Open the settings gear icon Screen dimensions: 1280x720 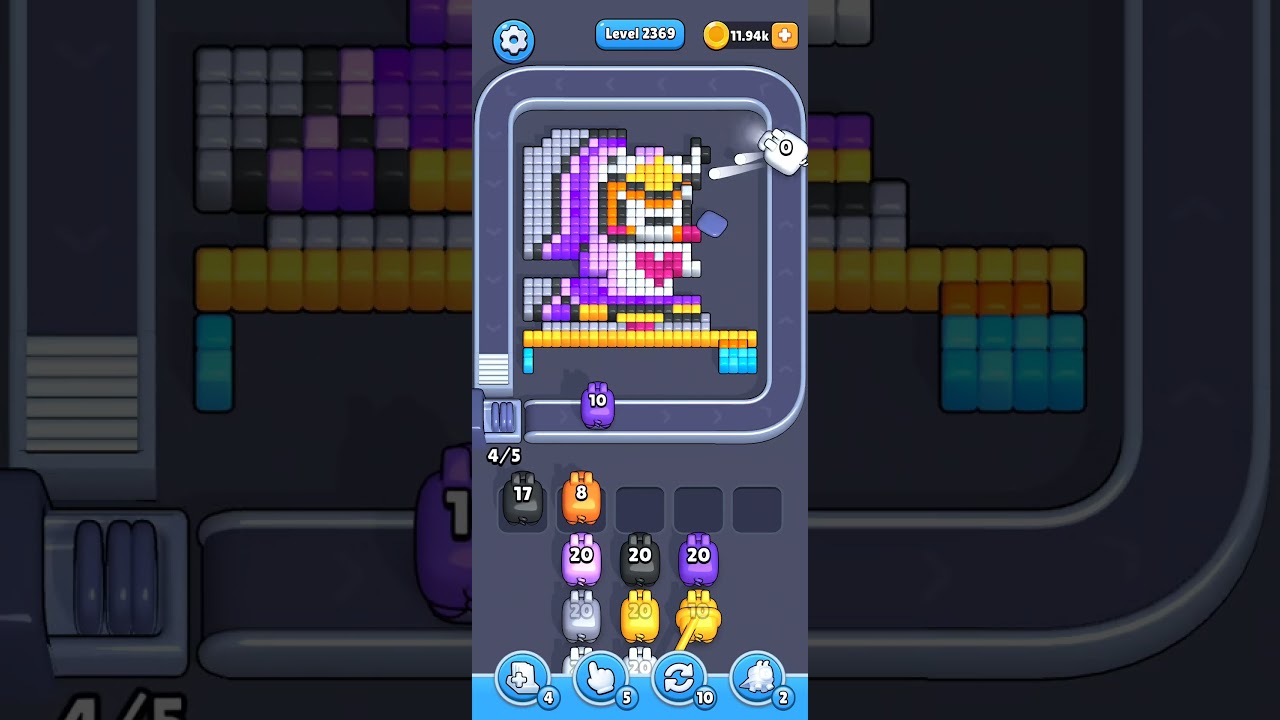point(513,40)
